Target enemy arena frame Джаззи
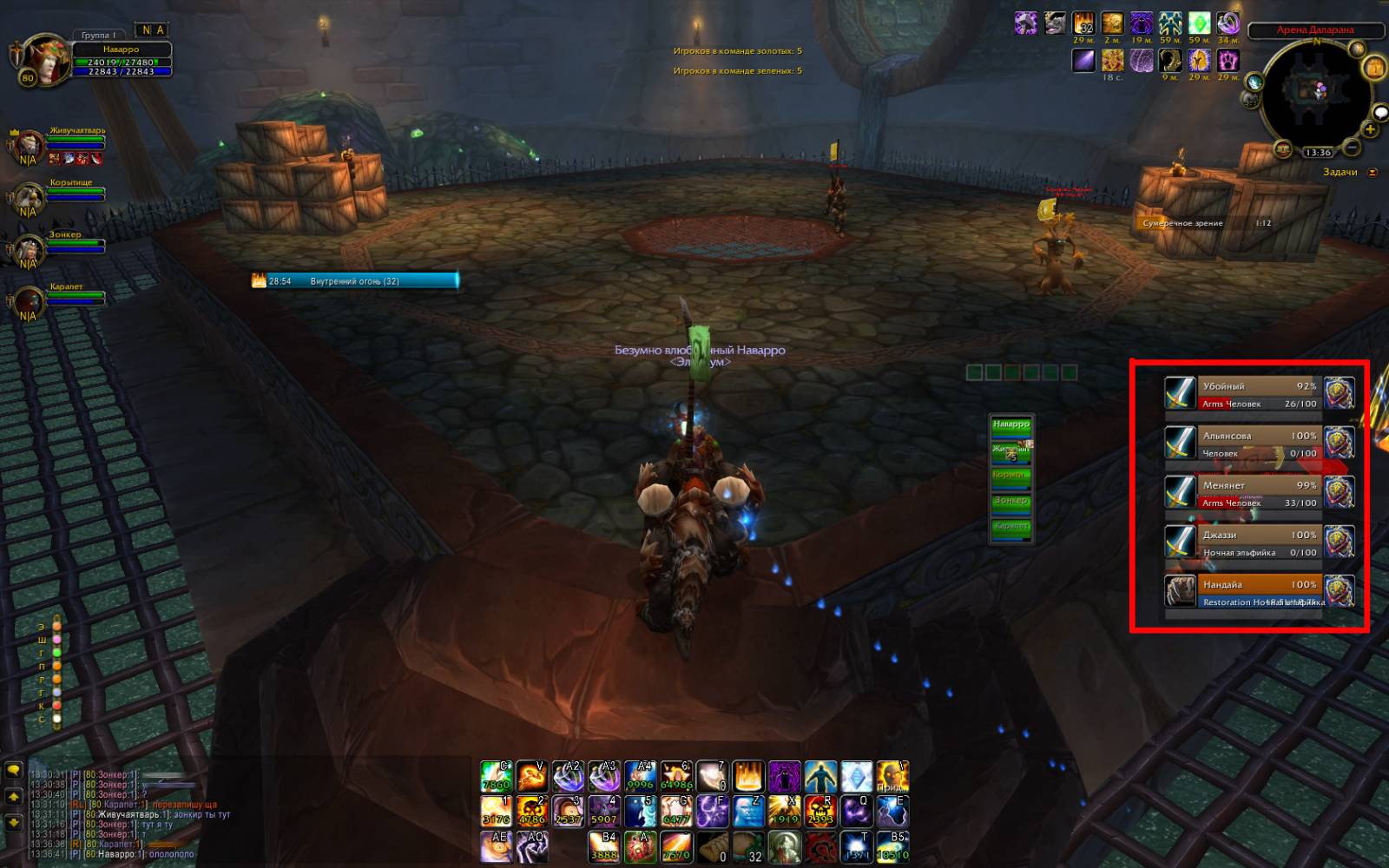This screenshot has width=1389, height=868. (1259, 542)
